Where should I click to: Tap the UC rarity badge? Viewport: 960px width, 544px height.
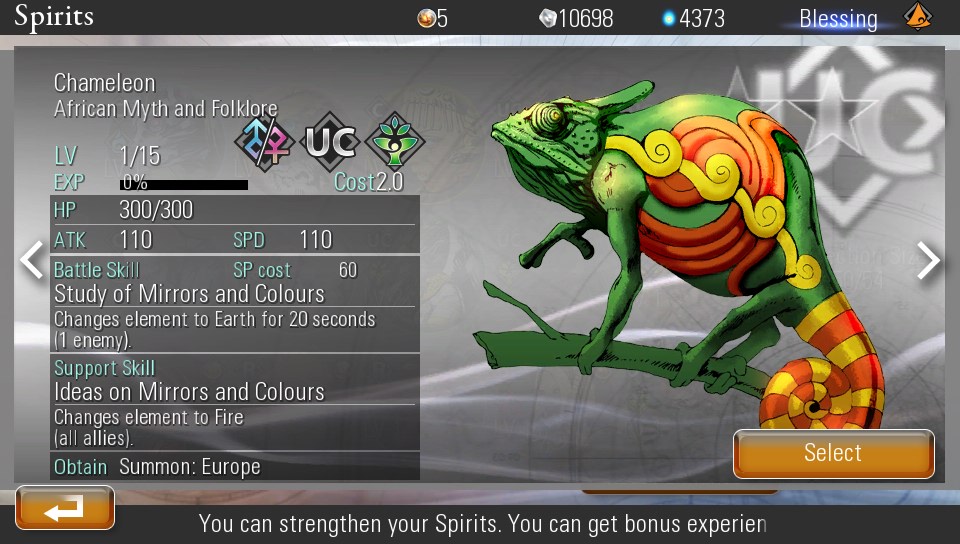pyautogui.click(x=330, y=142)
